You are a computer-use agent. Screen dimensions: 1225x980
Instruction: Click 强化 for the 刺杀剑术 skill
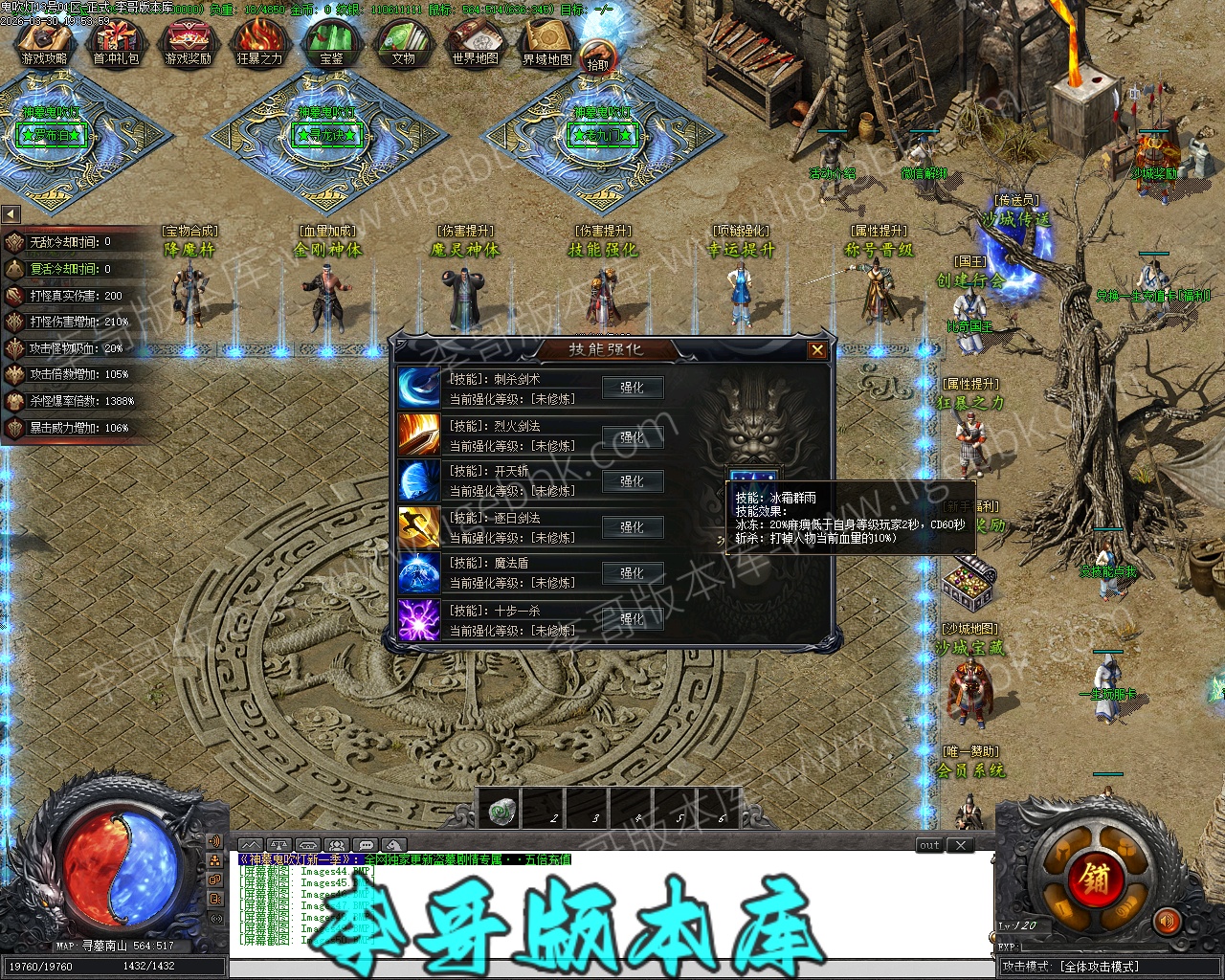(632, 388)
